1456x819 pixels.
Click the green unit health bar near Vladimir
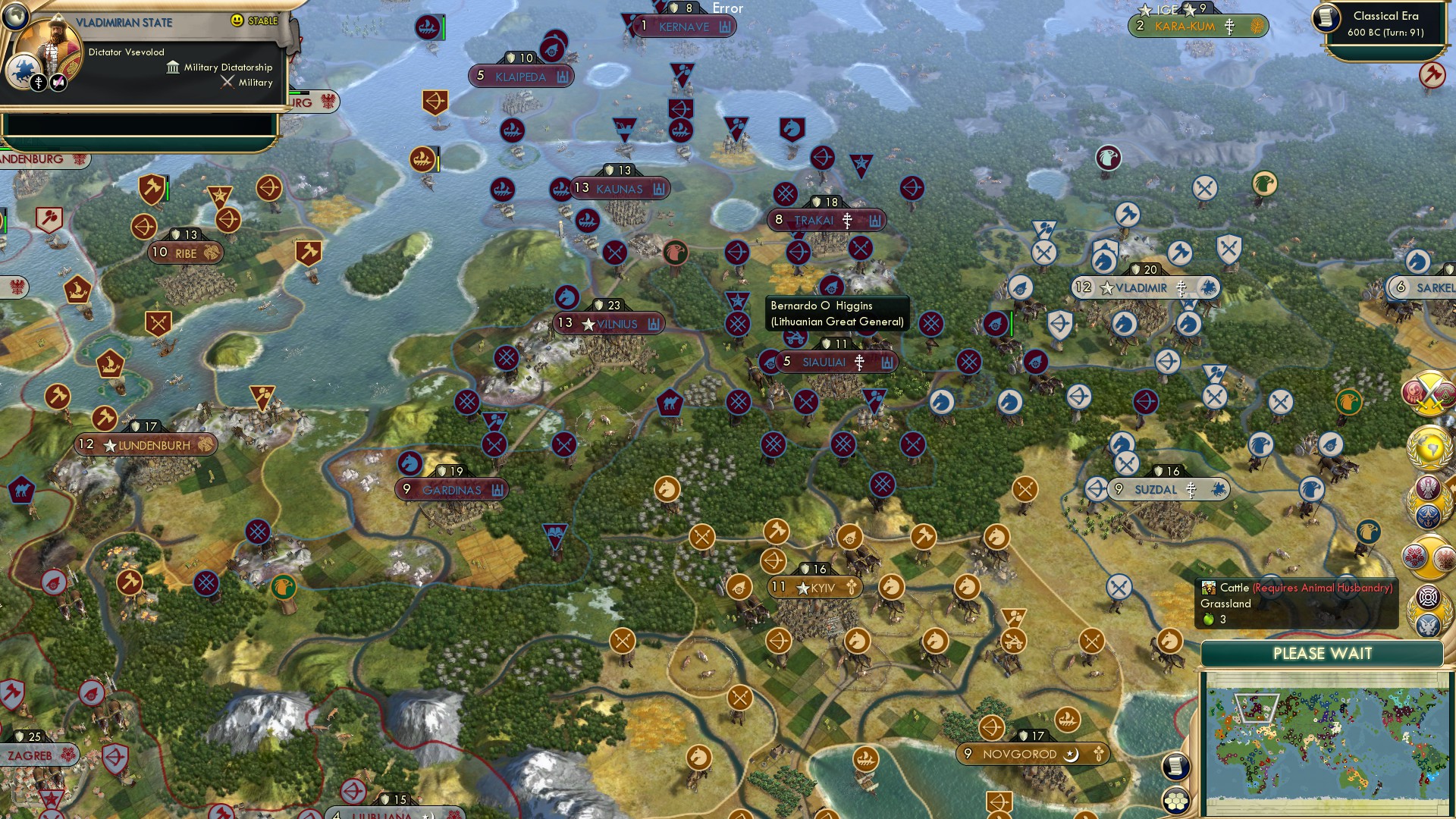click(x=1012, y=325)
